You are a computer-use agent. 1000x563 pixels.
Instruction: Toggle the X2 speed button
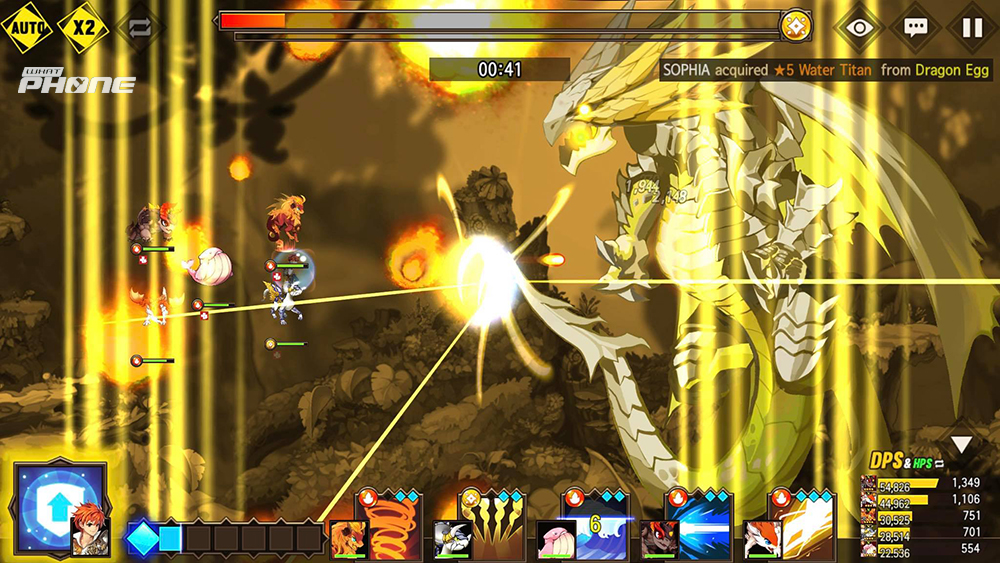pyautogui.click(x=84, y=27)
